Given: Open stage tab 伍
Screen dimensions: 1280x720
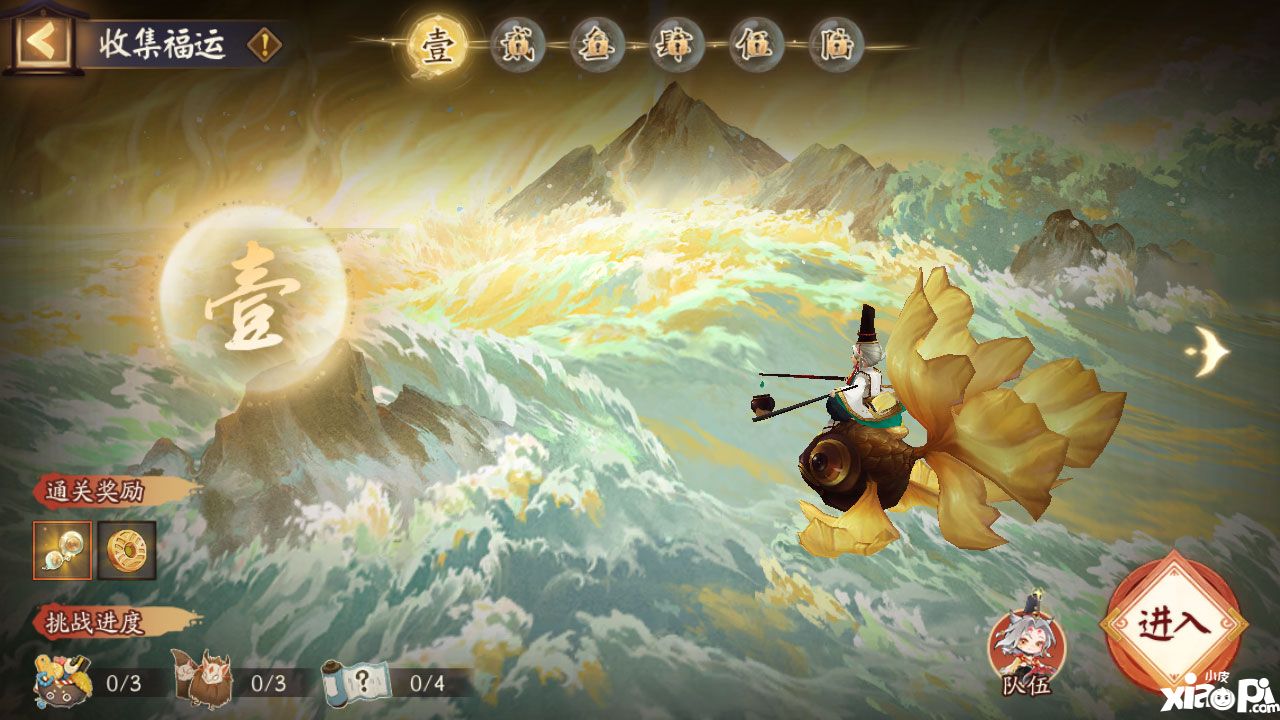Looking at the screenshot, I should 756,47.
